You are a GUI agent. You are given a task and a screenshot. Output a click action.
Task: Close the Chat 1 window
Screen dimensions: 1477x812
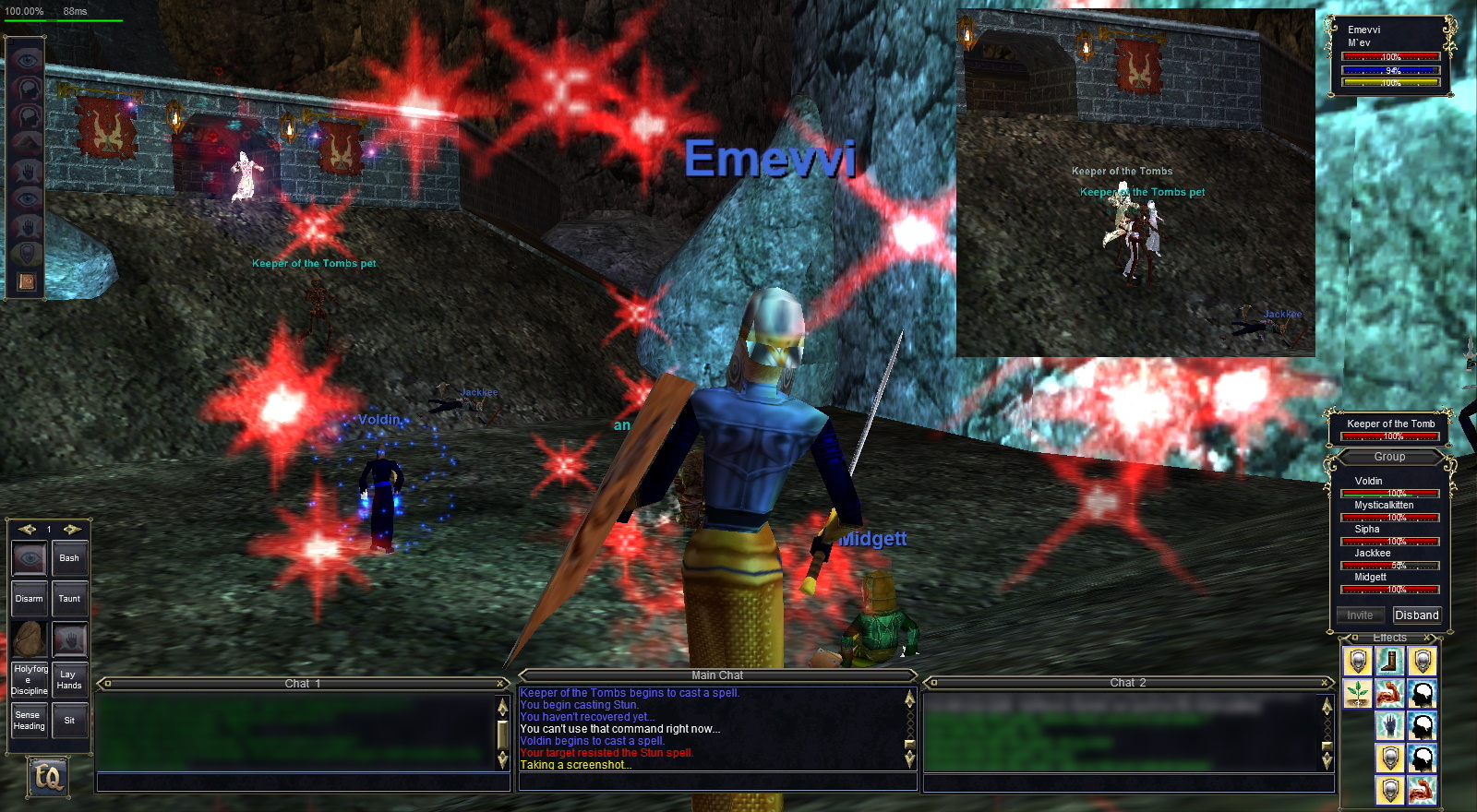(x=501, y=684)
